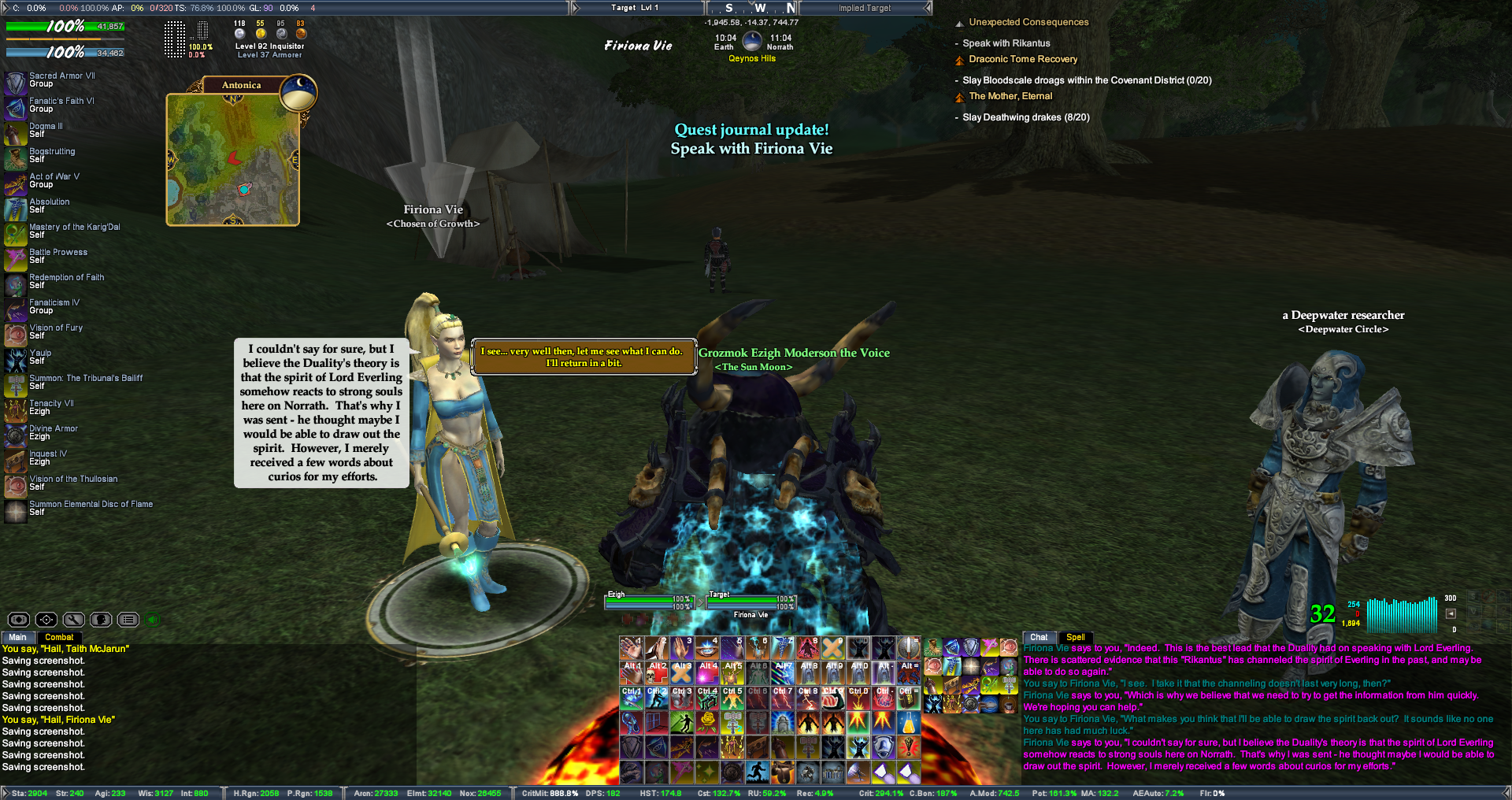Click the head silhouette button

point(101,620)
